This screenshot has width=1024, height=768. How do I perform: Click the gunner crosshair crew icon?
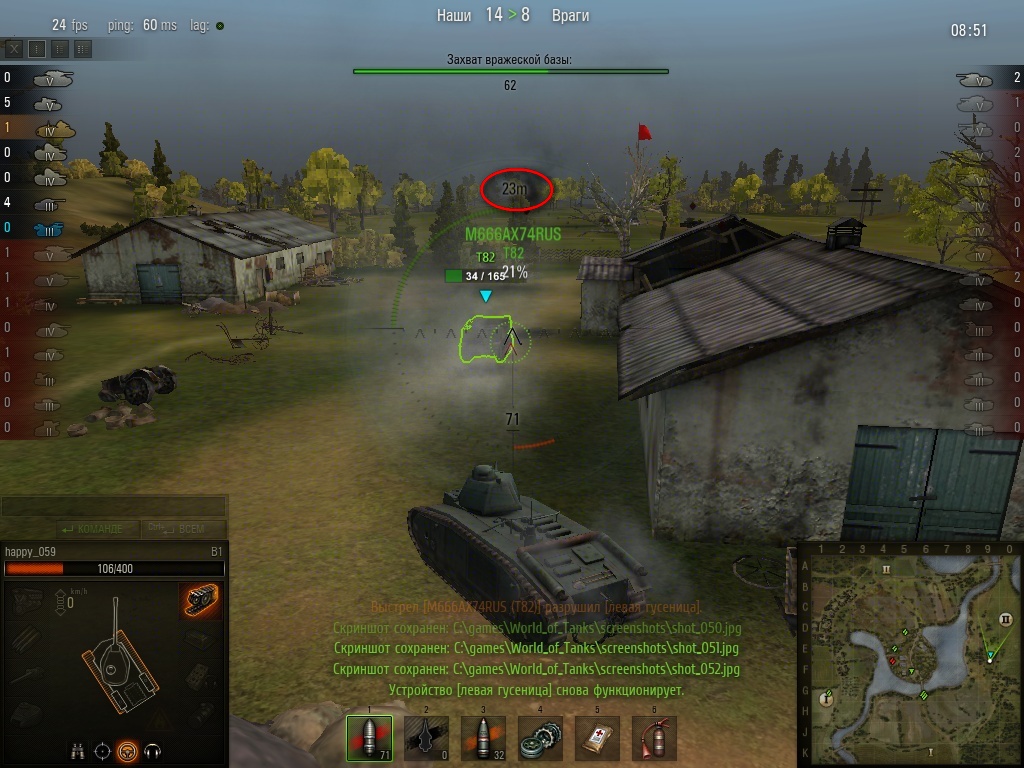102,749
